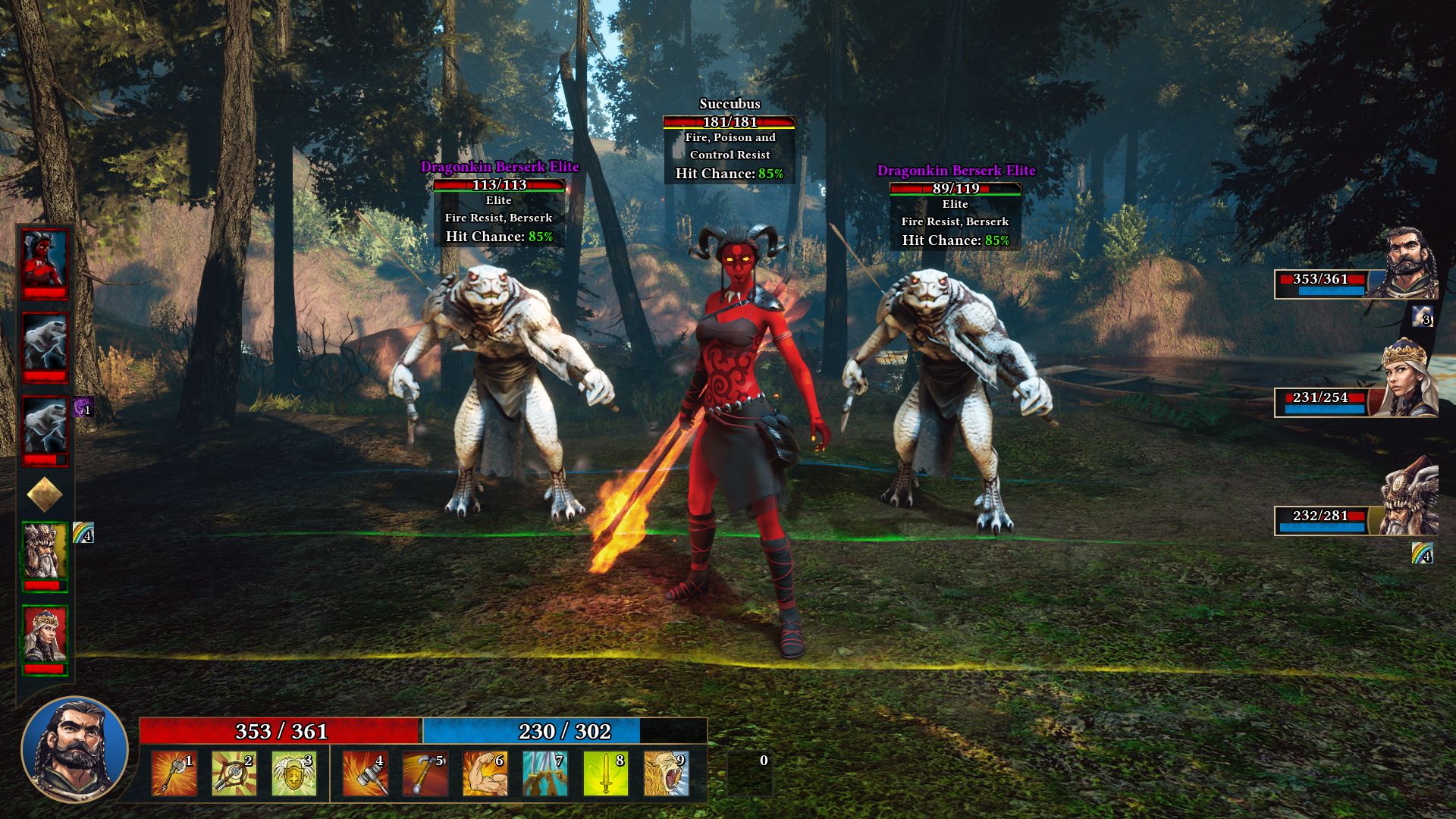Activate the glowing sword on green skill
Viewport: 1456px width, 819px height.
pos(605,773)
